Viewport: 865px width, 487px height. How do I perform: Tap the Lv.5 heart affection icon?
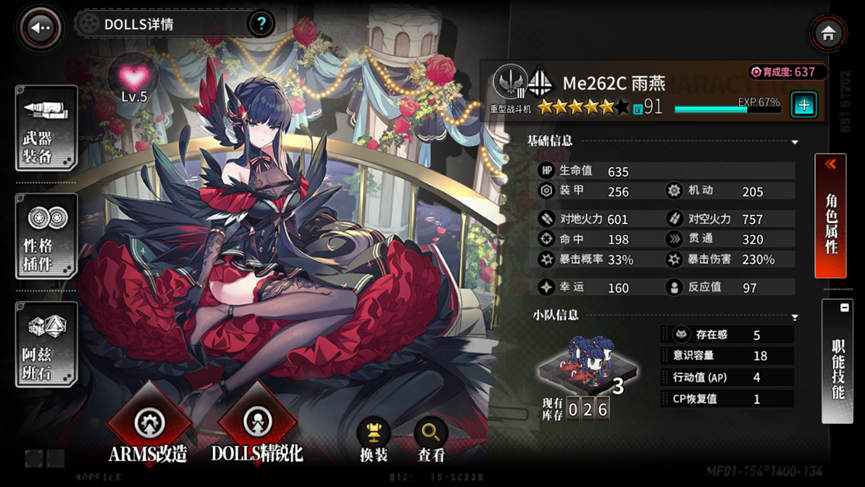pyautogui.click(x=134, y=78)
